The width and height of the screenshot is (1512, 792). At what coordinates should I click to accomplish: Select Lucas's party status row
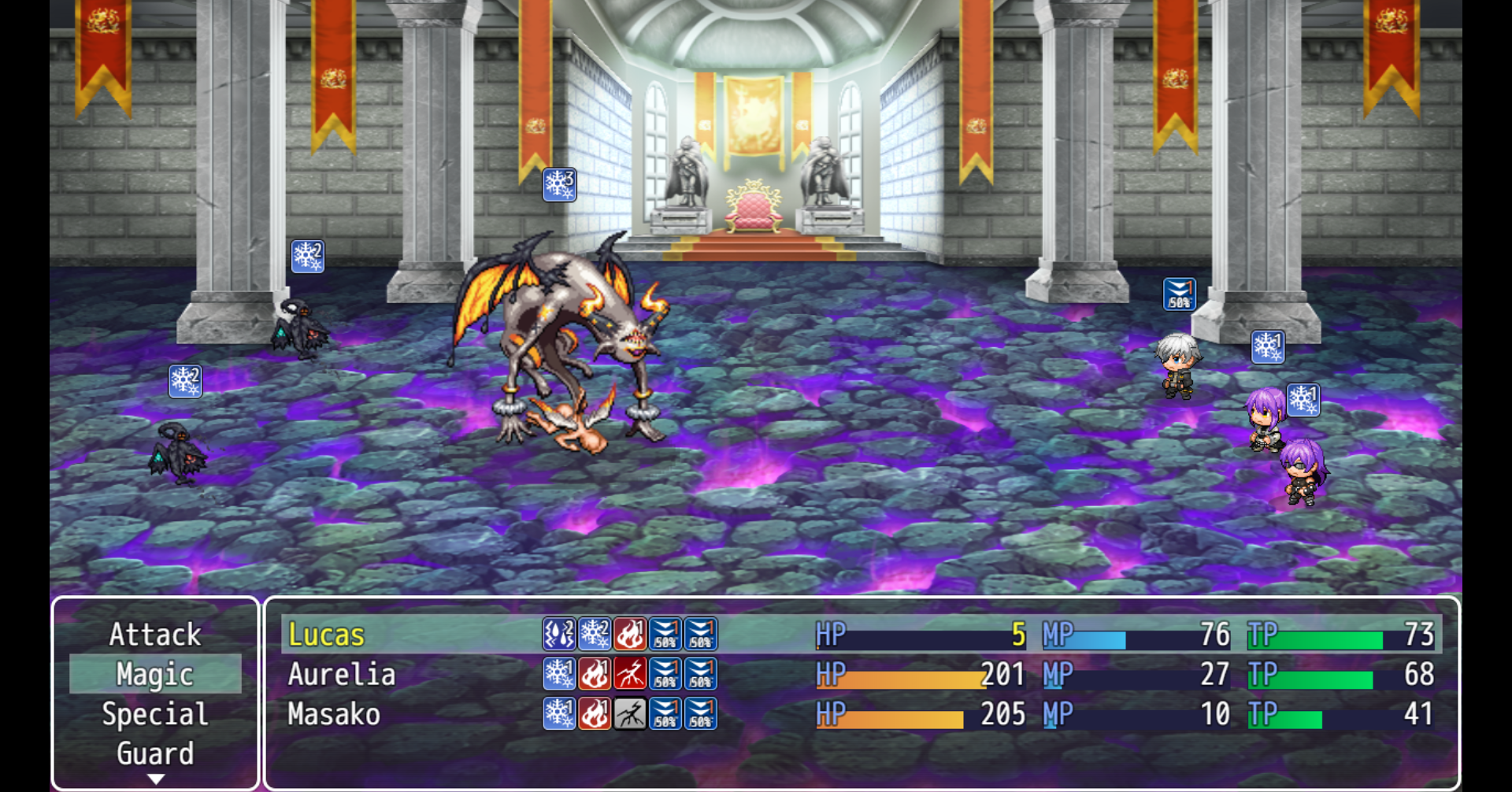tap(861, 635)
